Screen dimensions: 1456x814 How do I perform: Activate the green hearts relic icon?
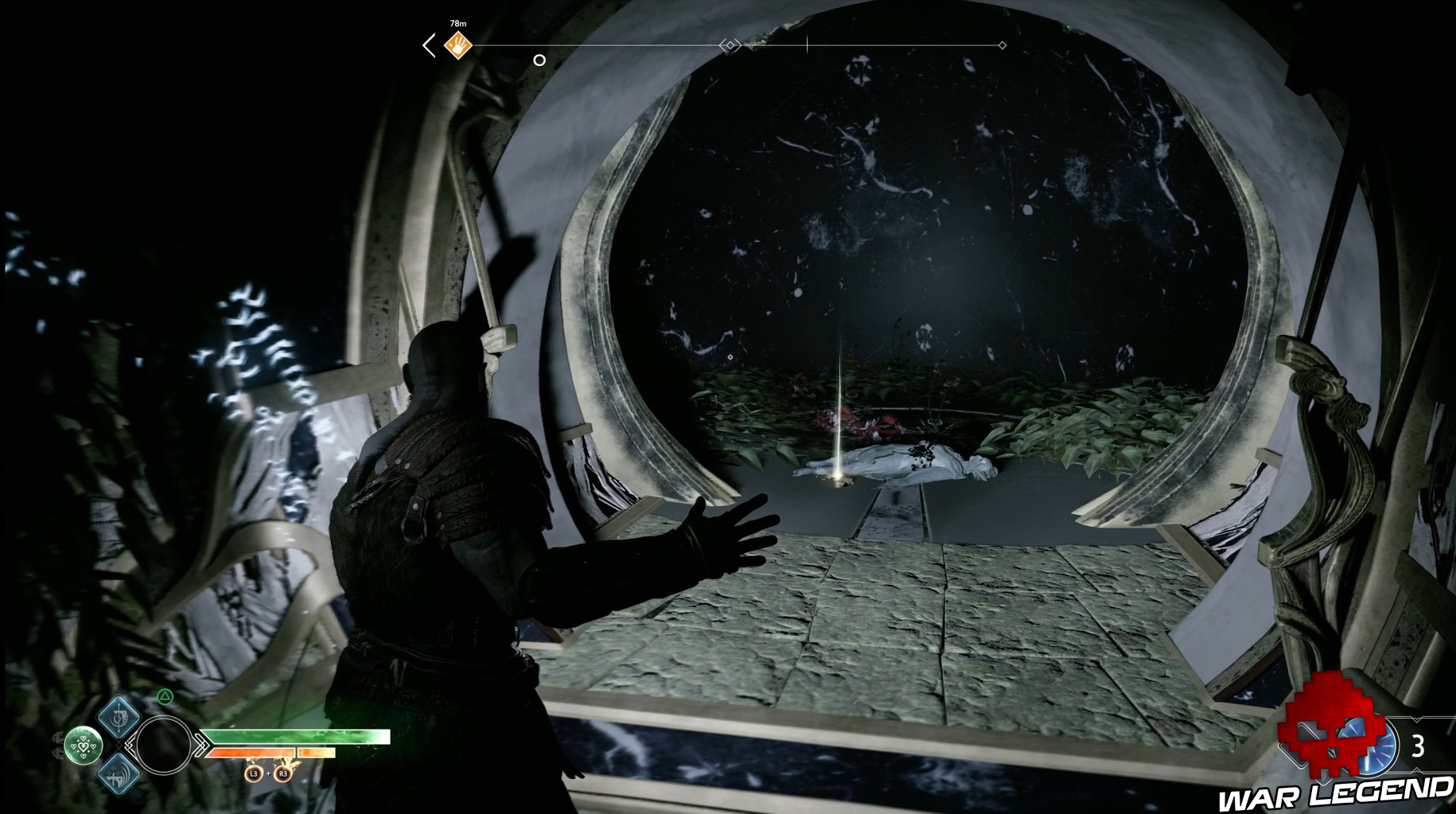[84, 746]
